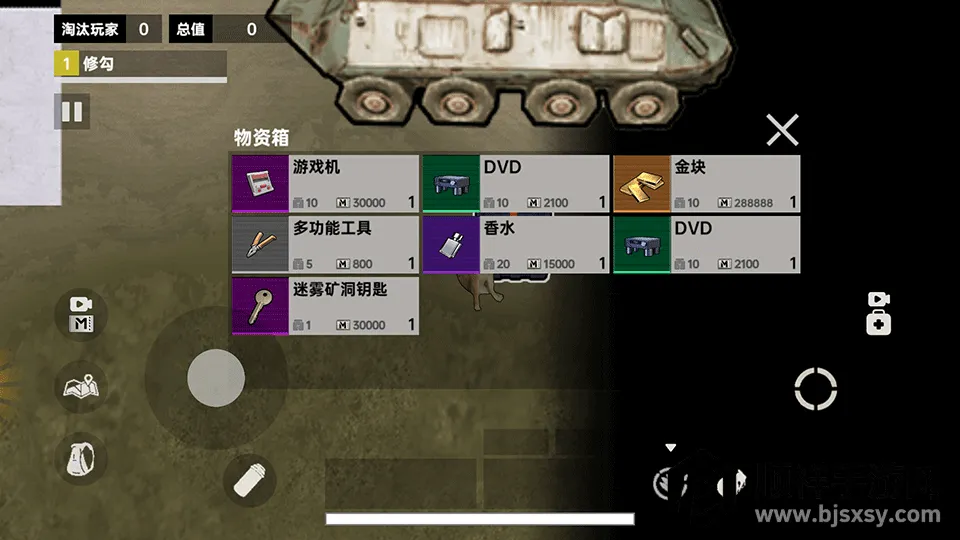
Task: Loot the 迷雾矿洞钥匙 key
Action: (325, 306)
